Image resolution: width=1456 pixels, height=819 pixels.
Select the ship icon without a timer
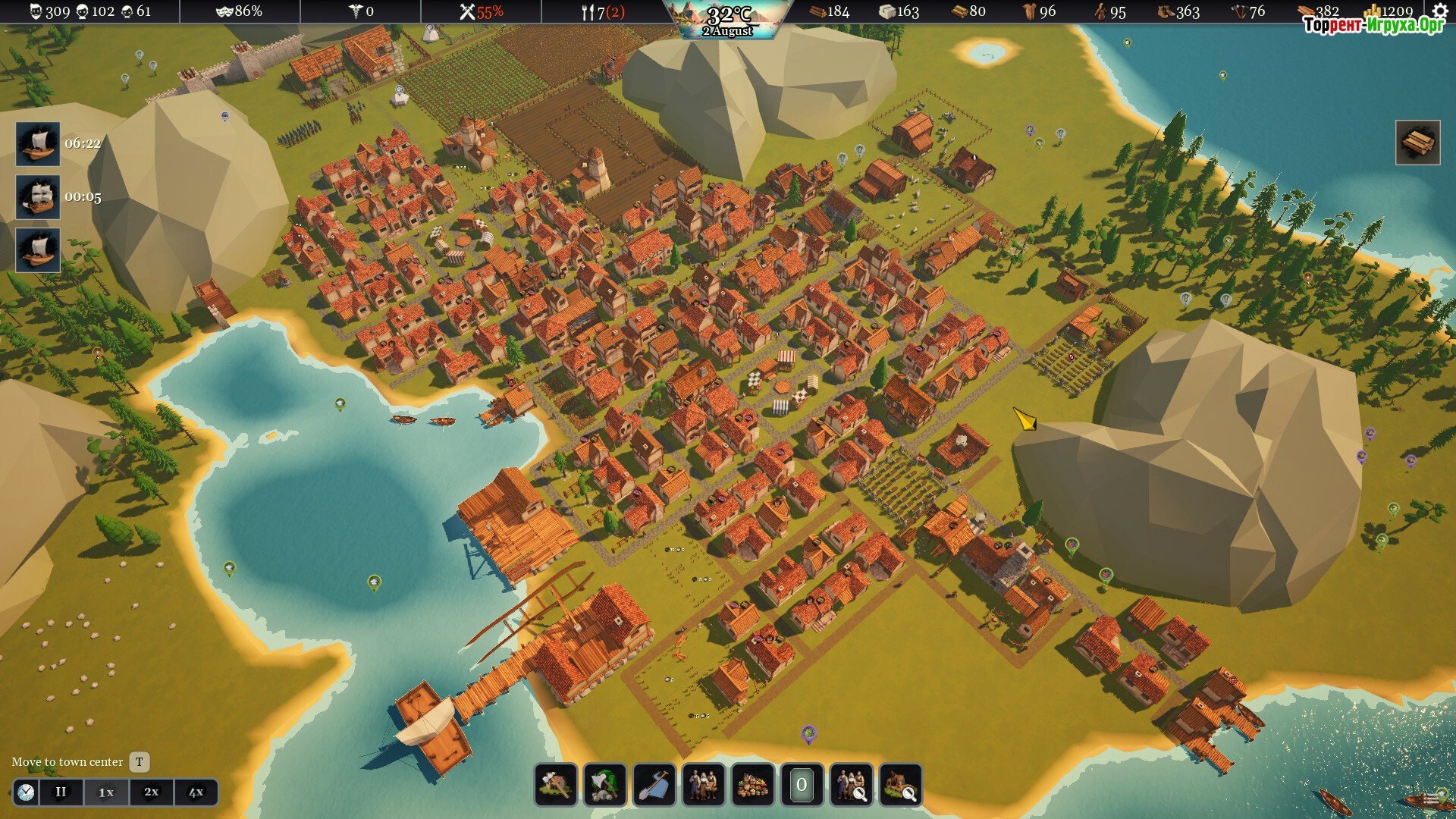[x=38, y=250]
